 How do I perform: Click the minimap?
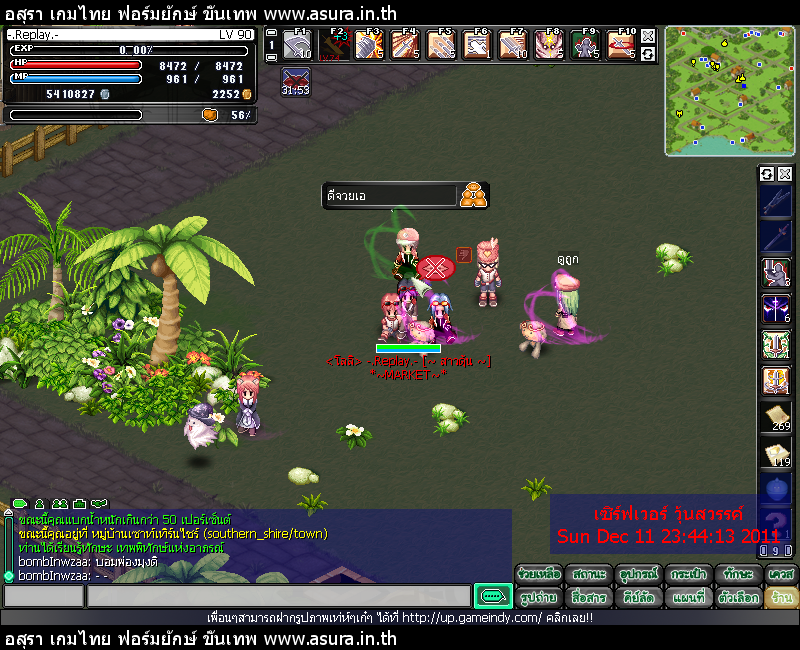729,91
